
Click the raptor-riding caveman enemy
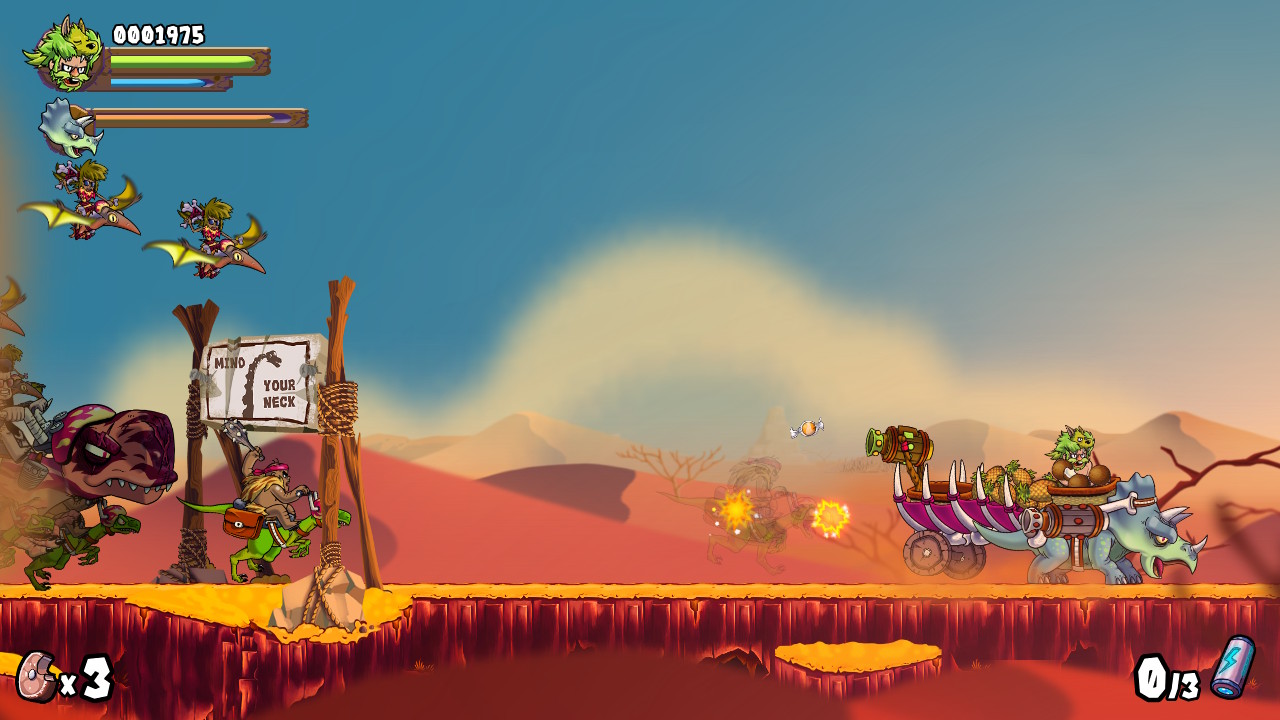pyautogui.click(x=275, y=500)
